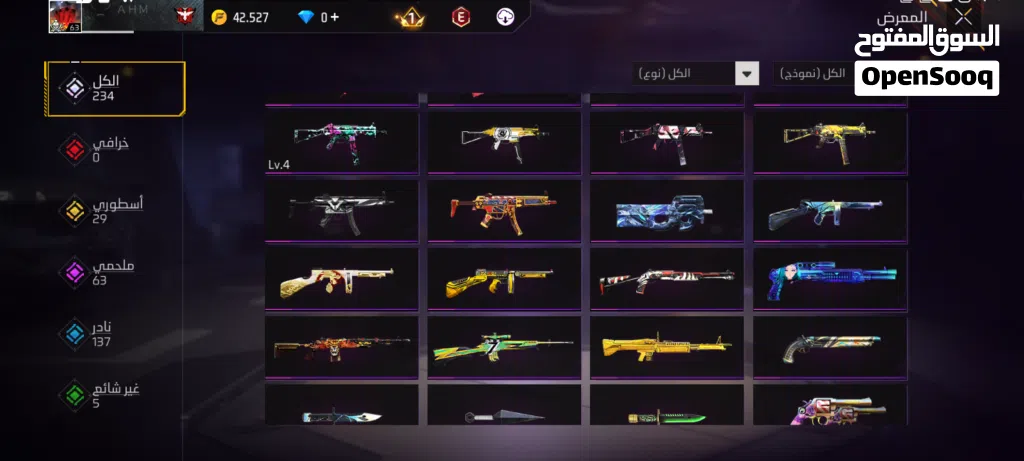
Task: Choose the blue P90 weapon skin
Action: [667, 209]
